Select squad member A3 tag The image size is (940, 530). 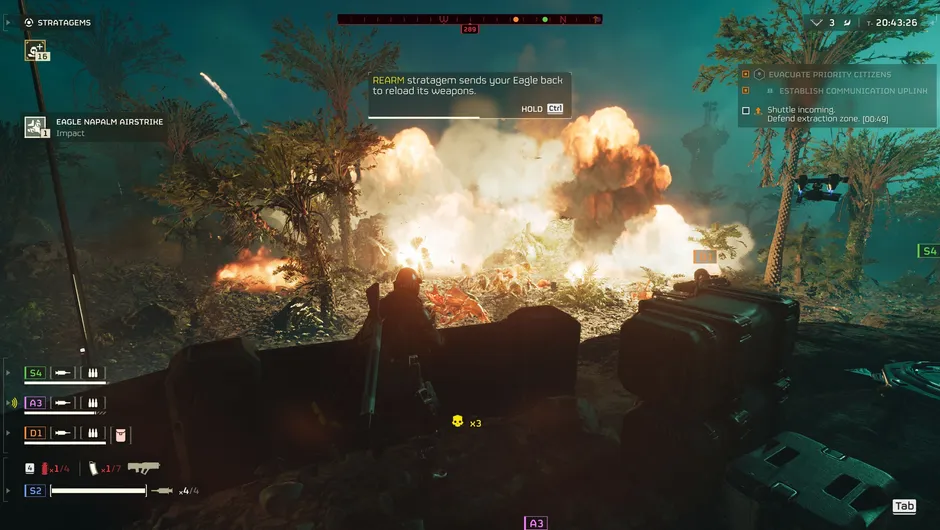pos(36,403)
